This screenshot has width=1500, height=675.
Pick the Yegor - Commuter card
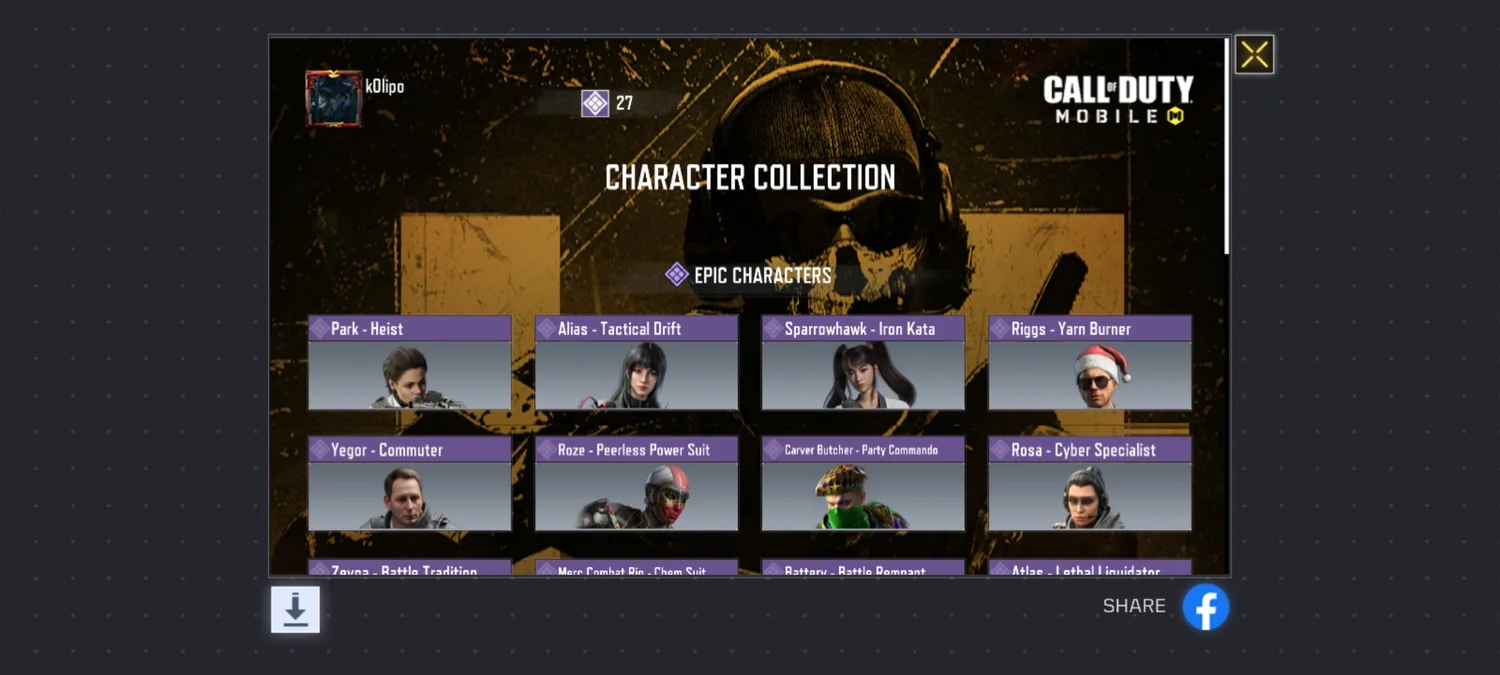(410, 485)
